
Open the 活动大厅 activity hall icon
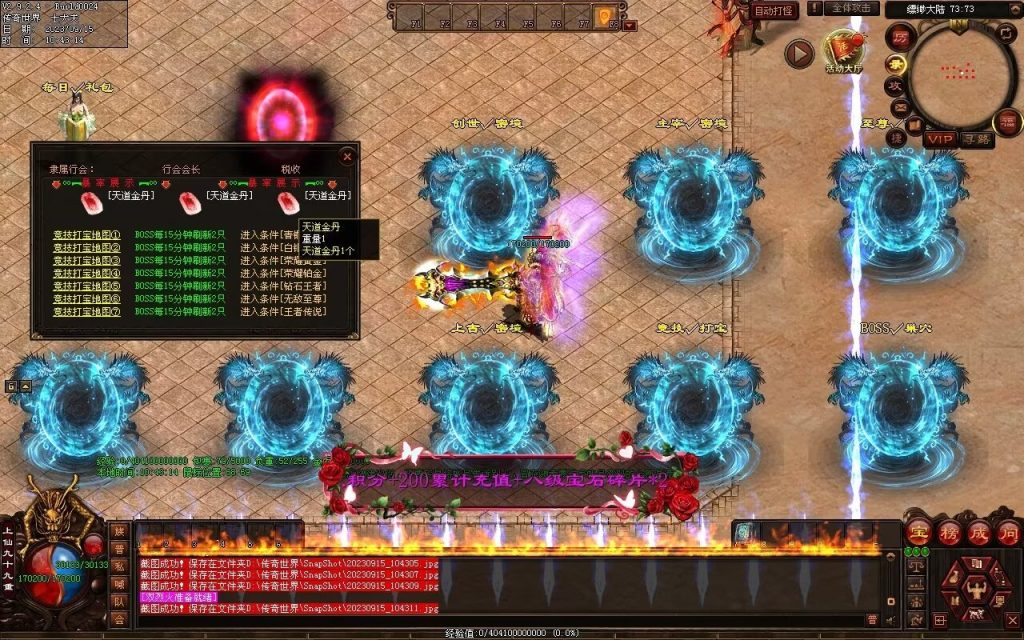pyautogui.click(x=841, y=51)
